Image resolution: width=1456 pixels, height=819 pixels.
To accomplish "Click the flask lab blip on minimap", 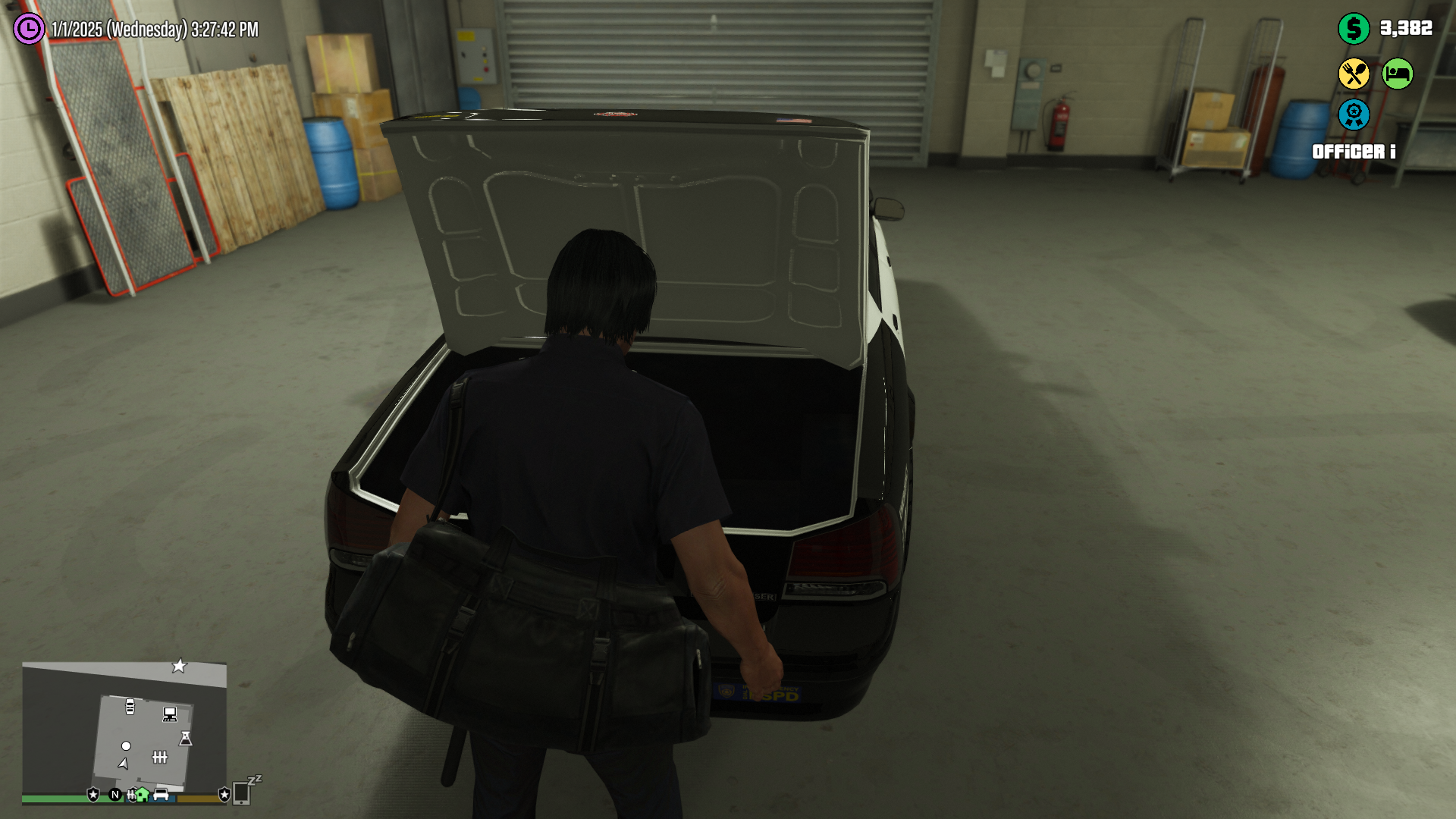I will [x=186, y=738].
